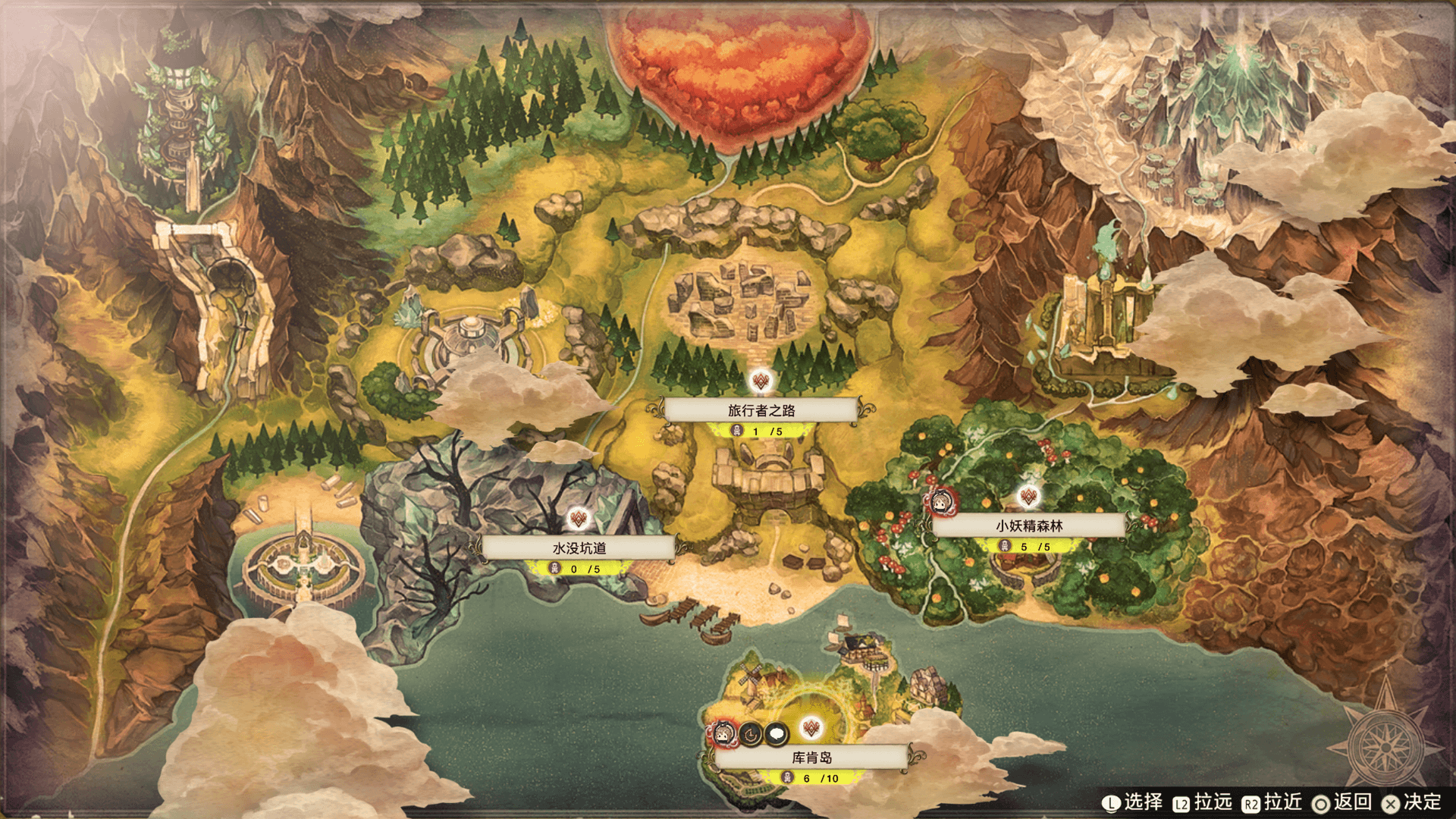Click the crest marker above 小妖精森林
This screenshot has width=1456, height=819.
(x=1028, y=497)
